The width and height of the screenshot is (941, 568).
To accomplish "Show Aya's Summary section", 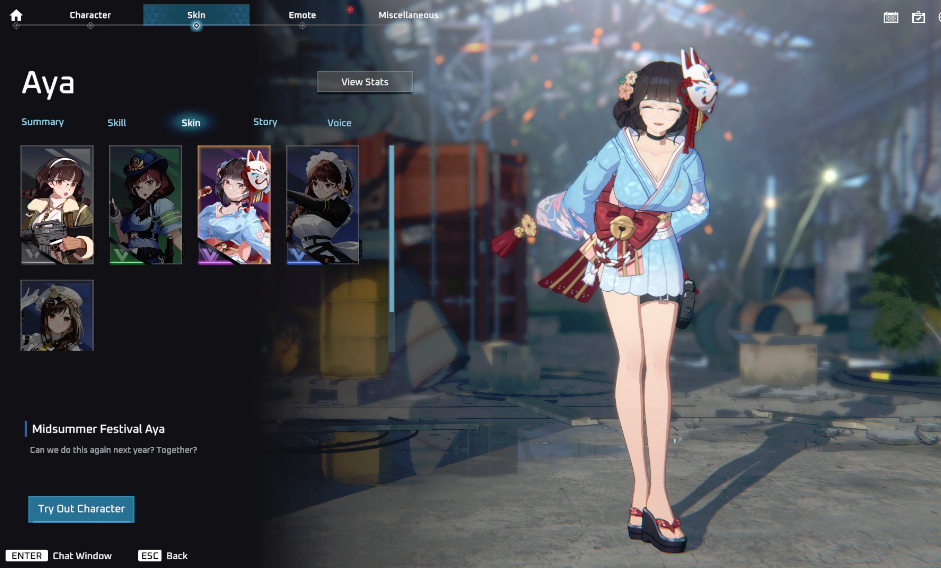I will point(43,122).
